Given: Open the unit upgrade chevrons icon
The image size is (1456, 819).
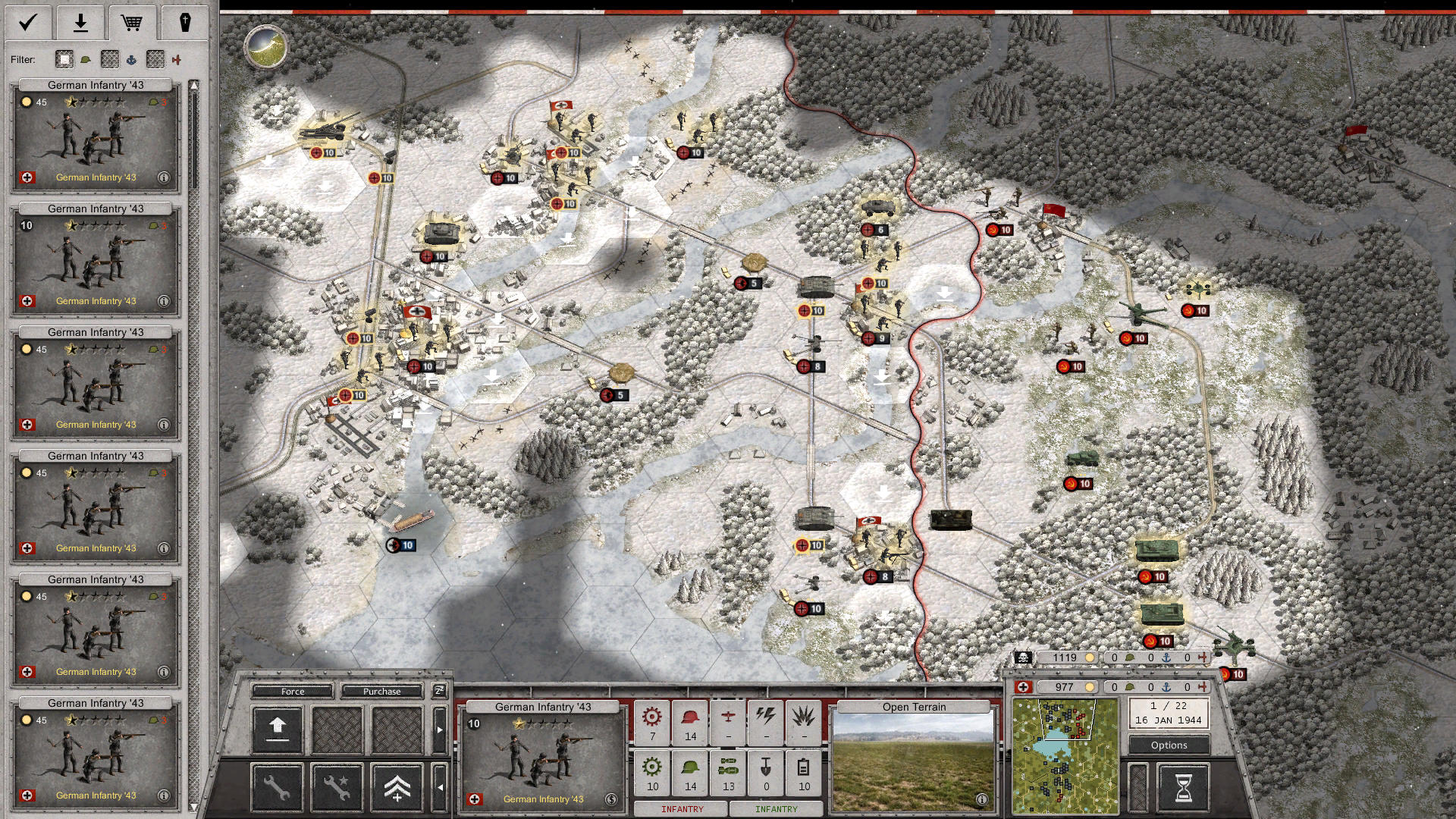Looking at the screenshot, I should (397, 789).
